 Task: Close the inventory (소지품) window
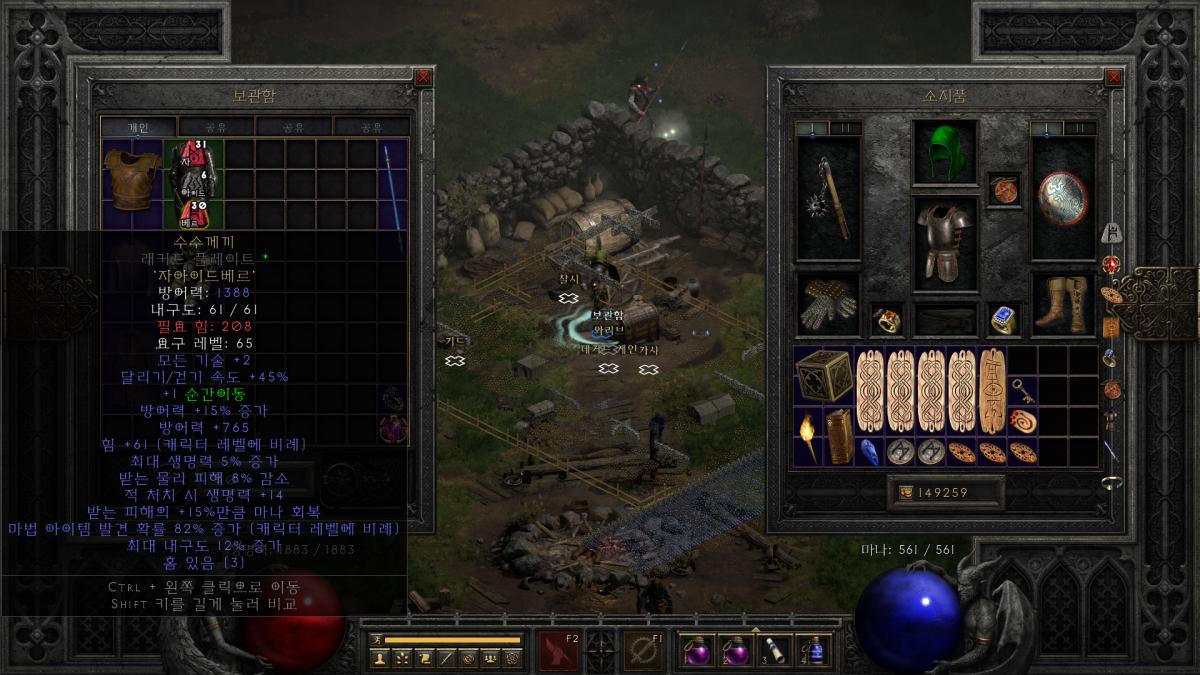point(1113,77)
